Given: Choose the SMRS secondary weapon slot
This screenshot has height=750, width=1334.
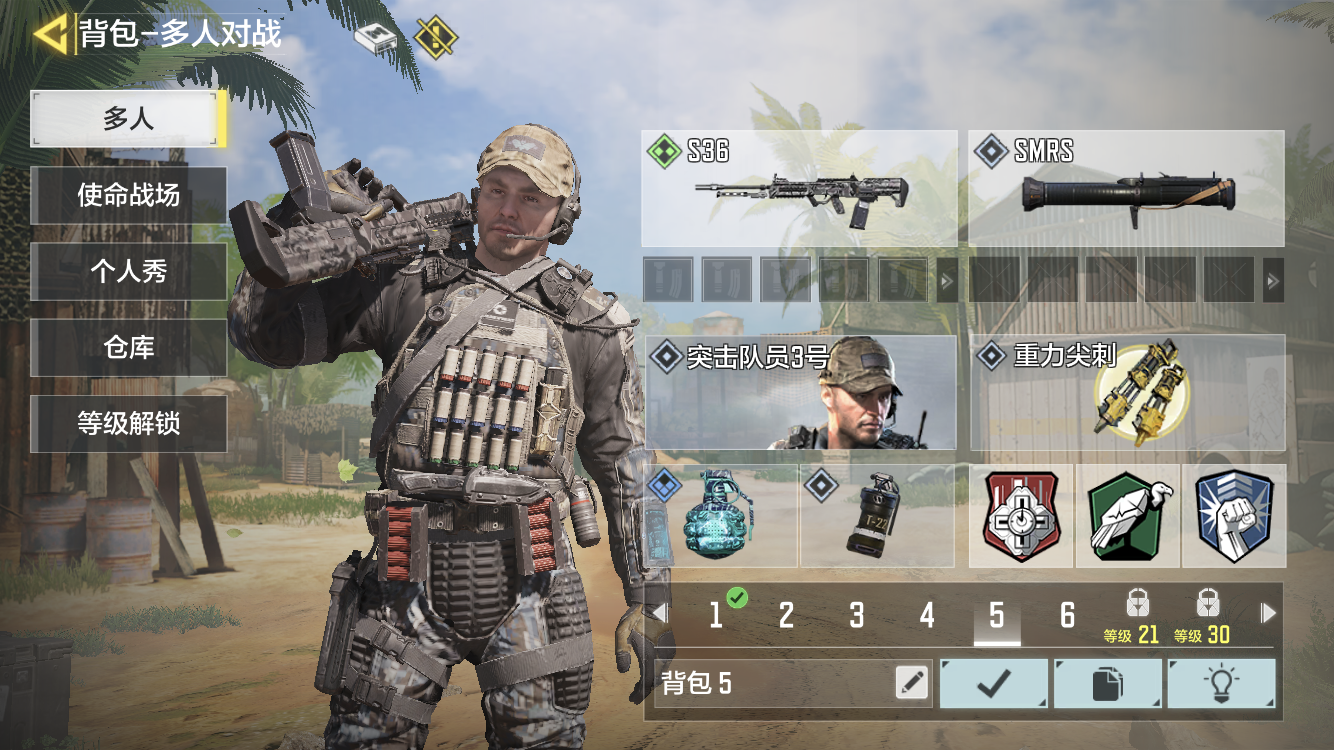Looking at the screenshot, I should (1126, 188).
